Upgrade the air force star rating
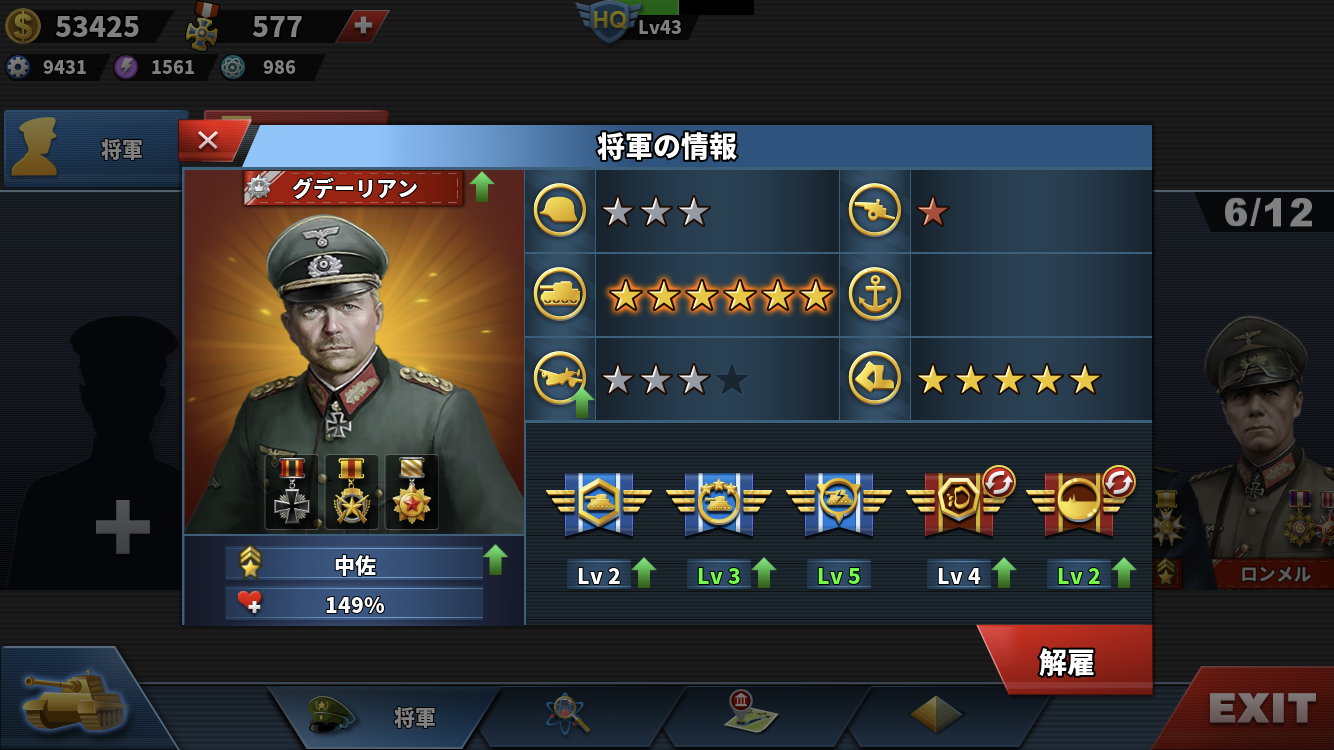This screenshot has width=1334, height=750. (581, 403)
